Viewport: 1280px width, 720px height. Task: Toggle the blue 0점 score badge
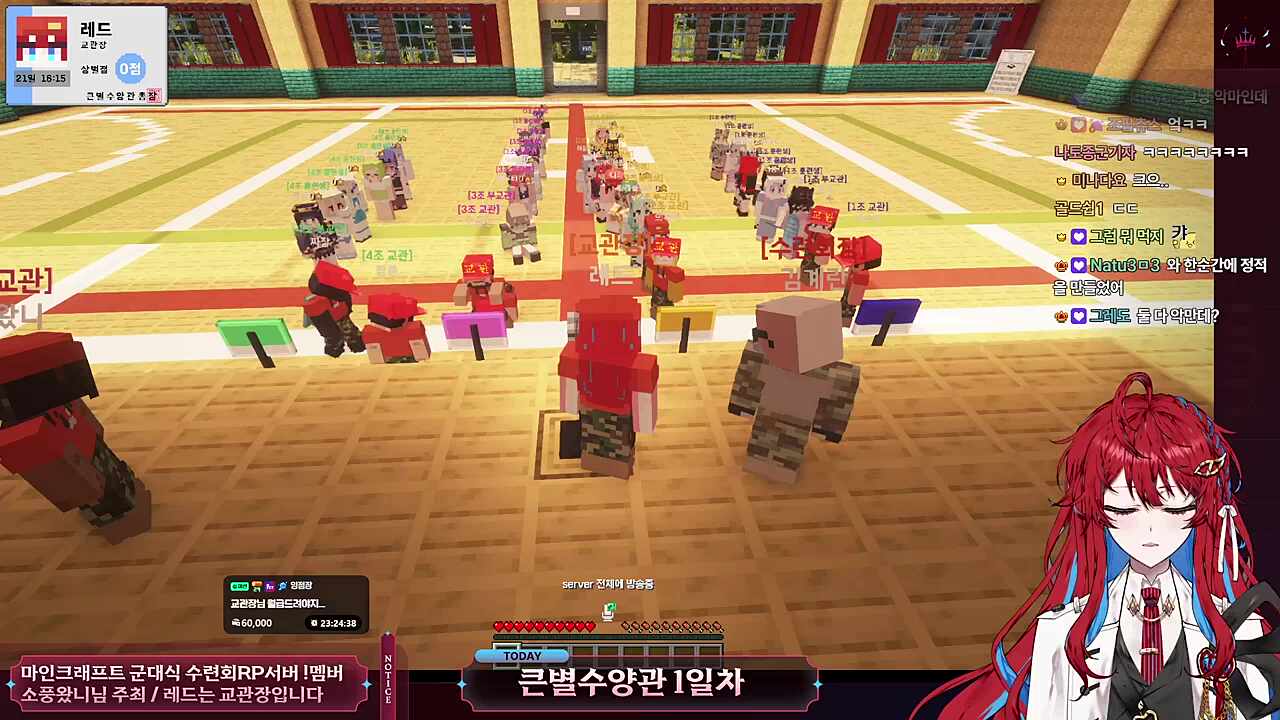[x=131, y=69]
